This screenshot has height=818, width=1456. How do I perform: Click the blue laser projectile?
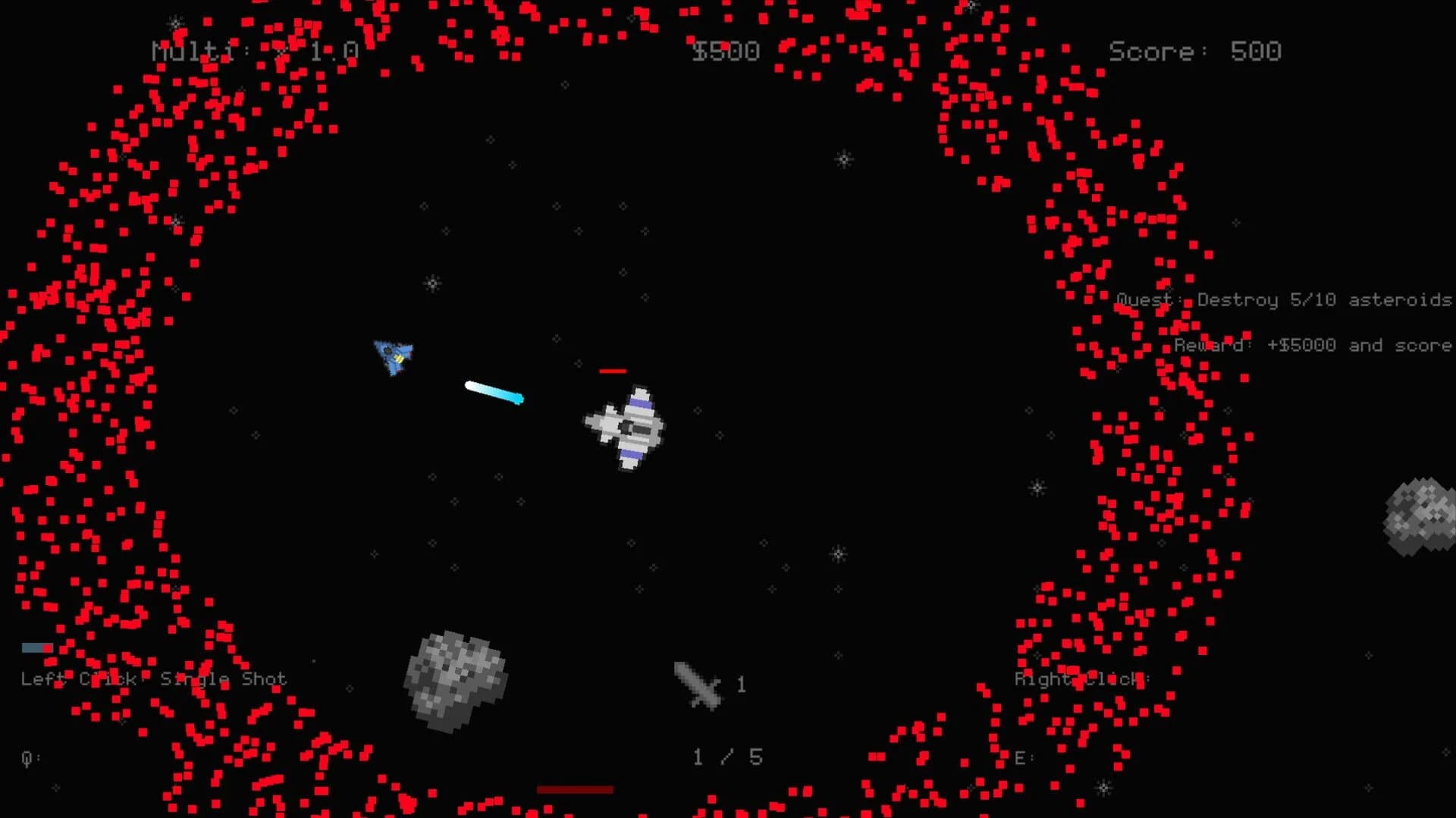[x=494, y=394]
